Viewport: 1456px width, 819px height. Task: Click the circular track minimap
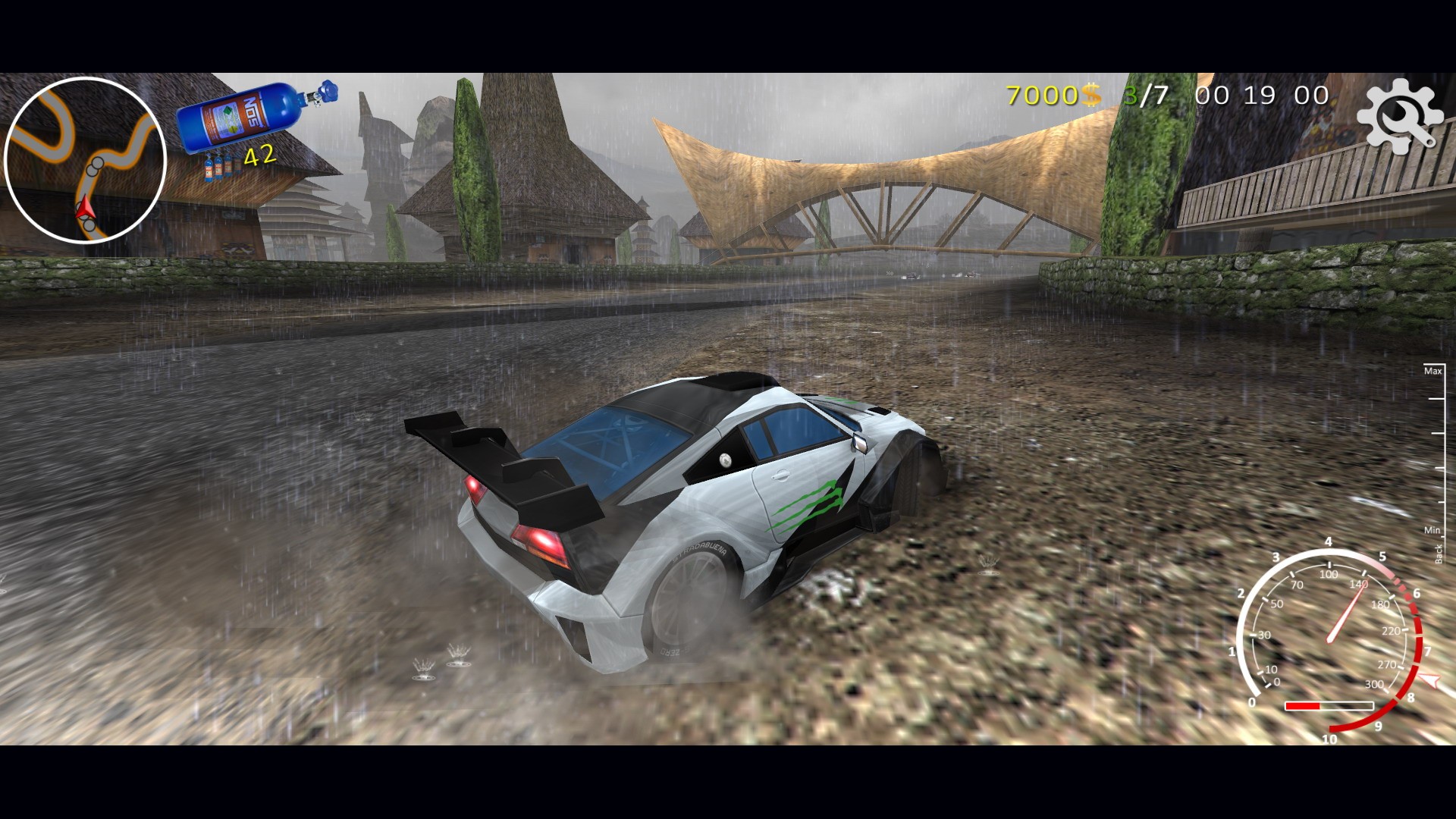[x=85, y=160]
